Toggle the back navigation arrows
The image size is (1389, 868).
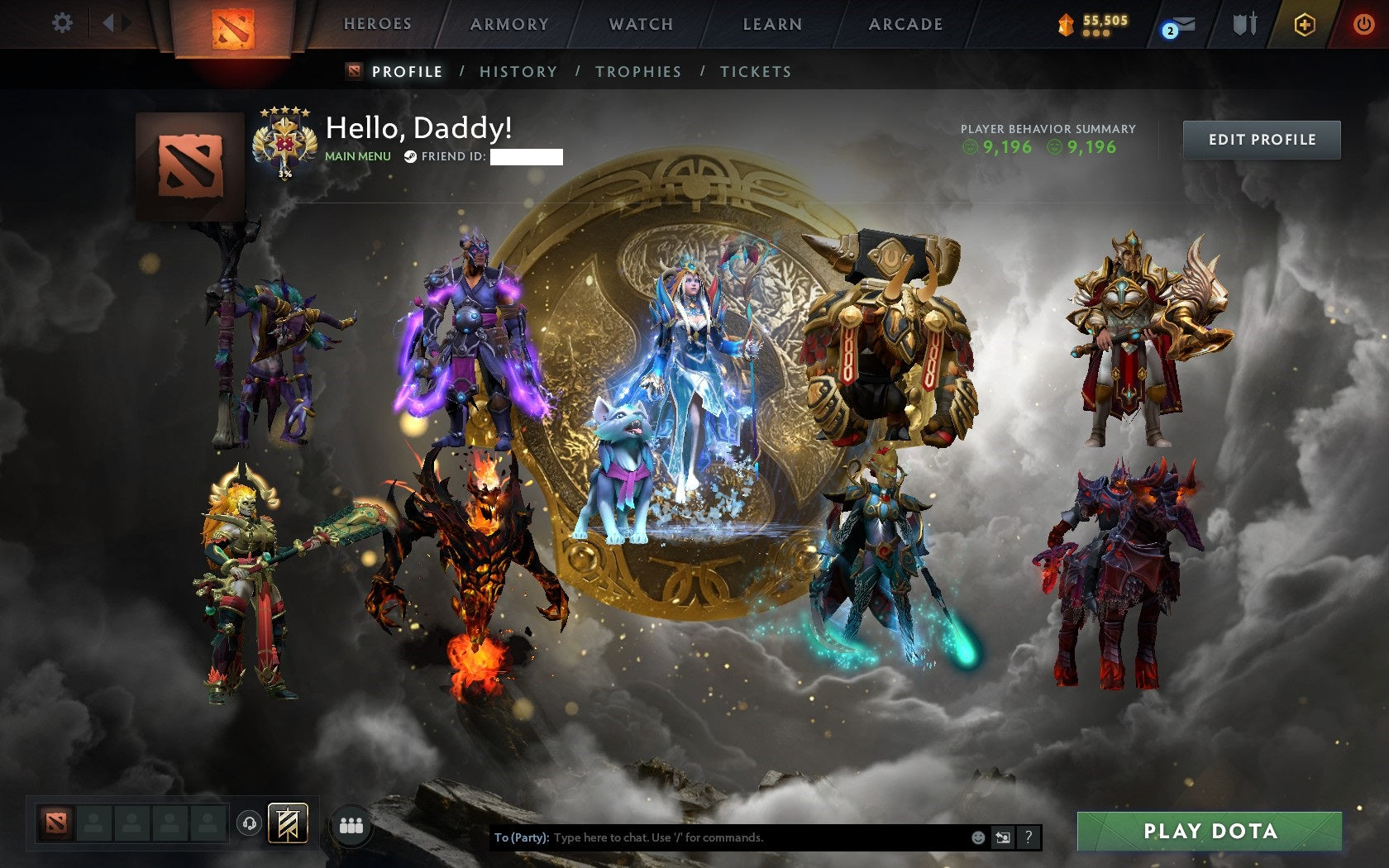[x=114, y=23]
